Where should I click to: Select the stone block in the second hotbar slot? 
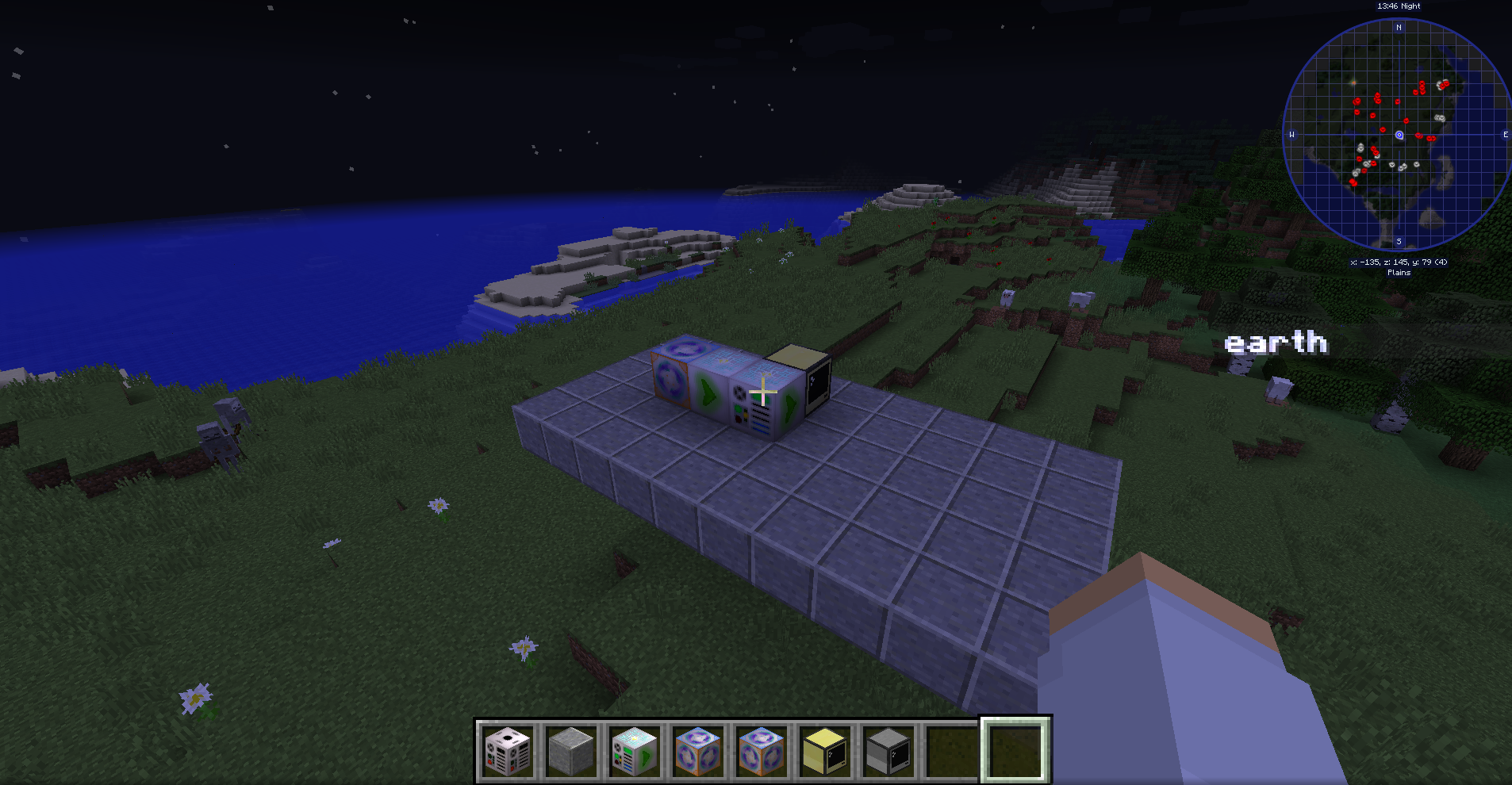click(571, 752)
